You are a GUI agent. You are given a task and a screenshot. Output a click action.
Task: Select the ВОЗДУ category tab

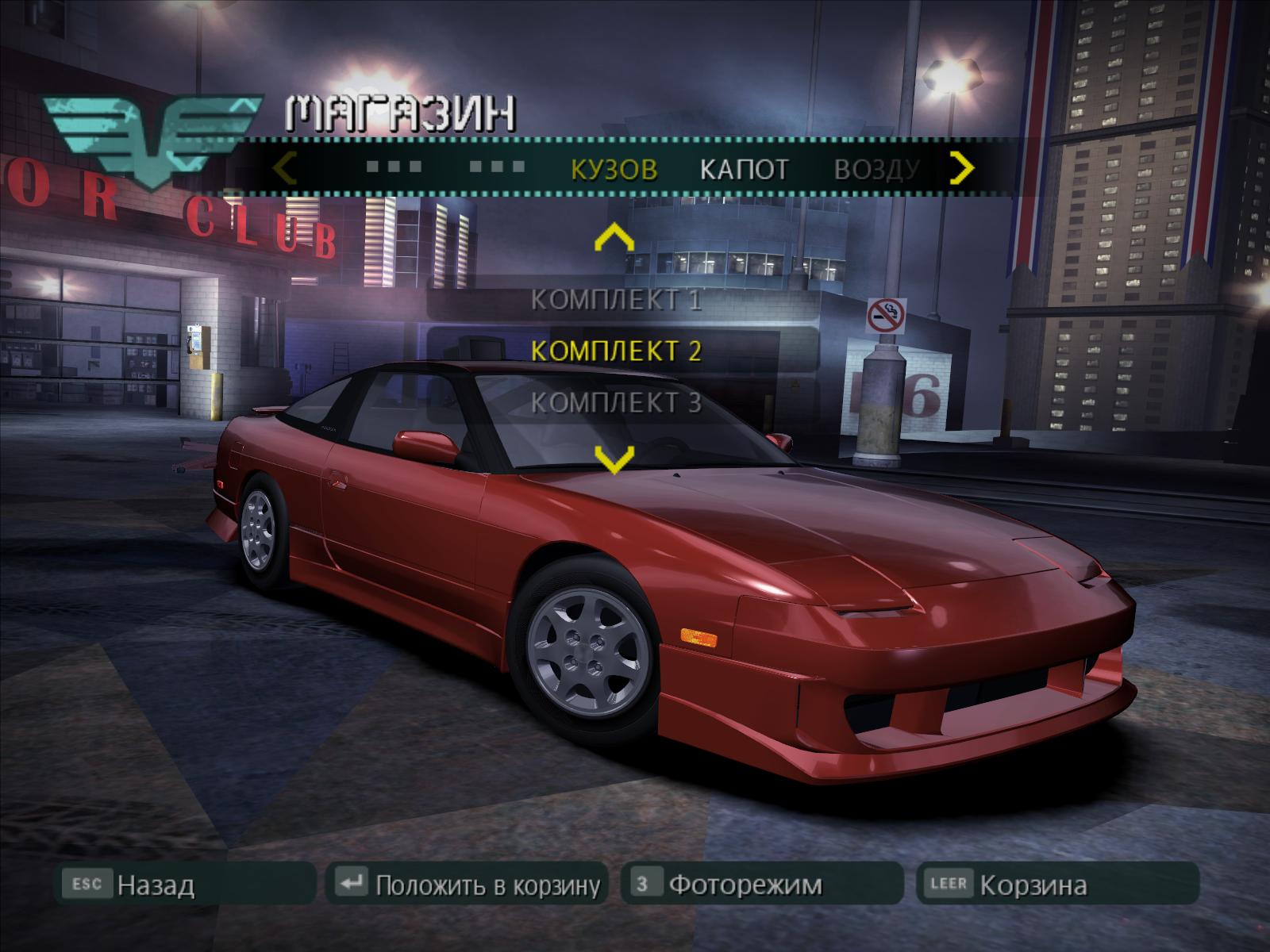tap(876, 169)
